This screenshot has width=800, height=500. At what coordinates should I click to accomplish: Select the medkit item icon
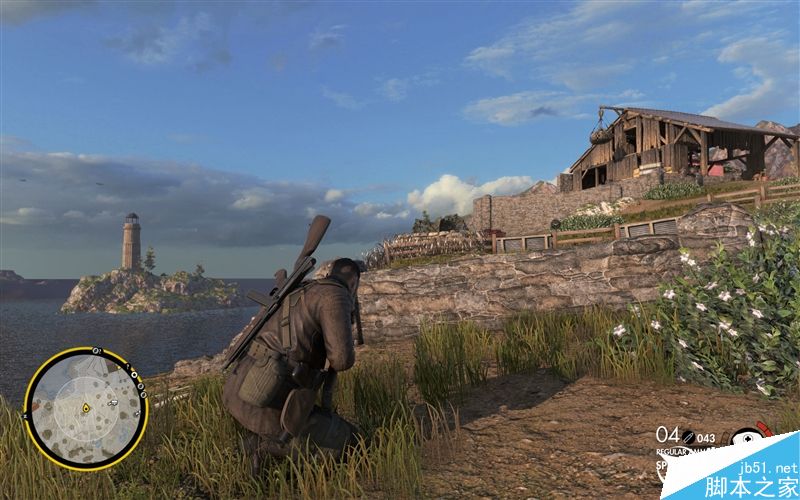pyautogui.click(x=748, y=438)
